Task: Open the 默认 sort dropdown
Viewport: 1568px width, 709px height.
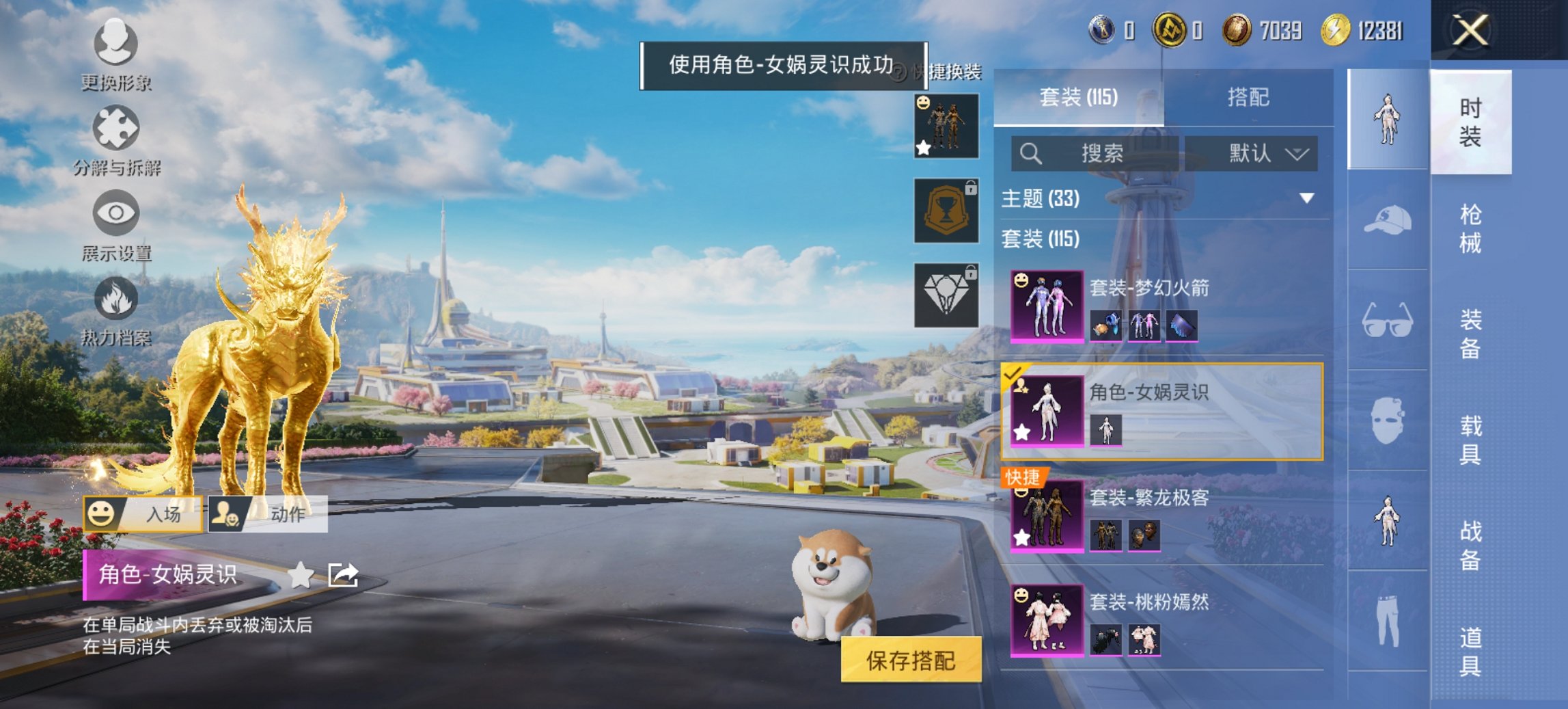Action: tap(1257, 154)
